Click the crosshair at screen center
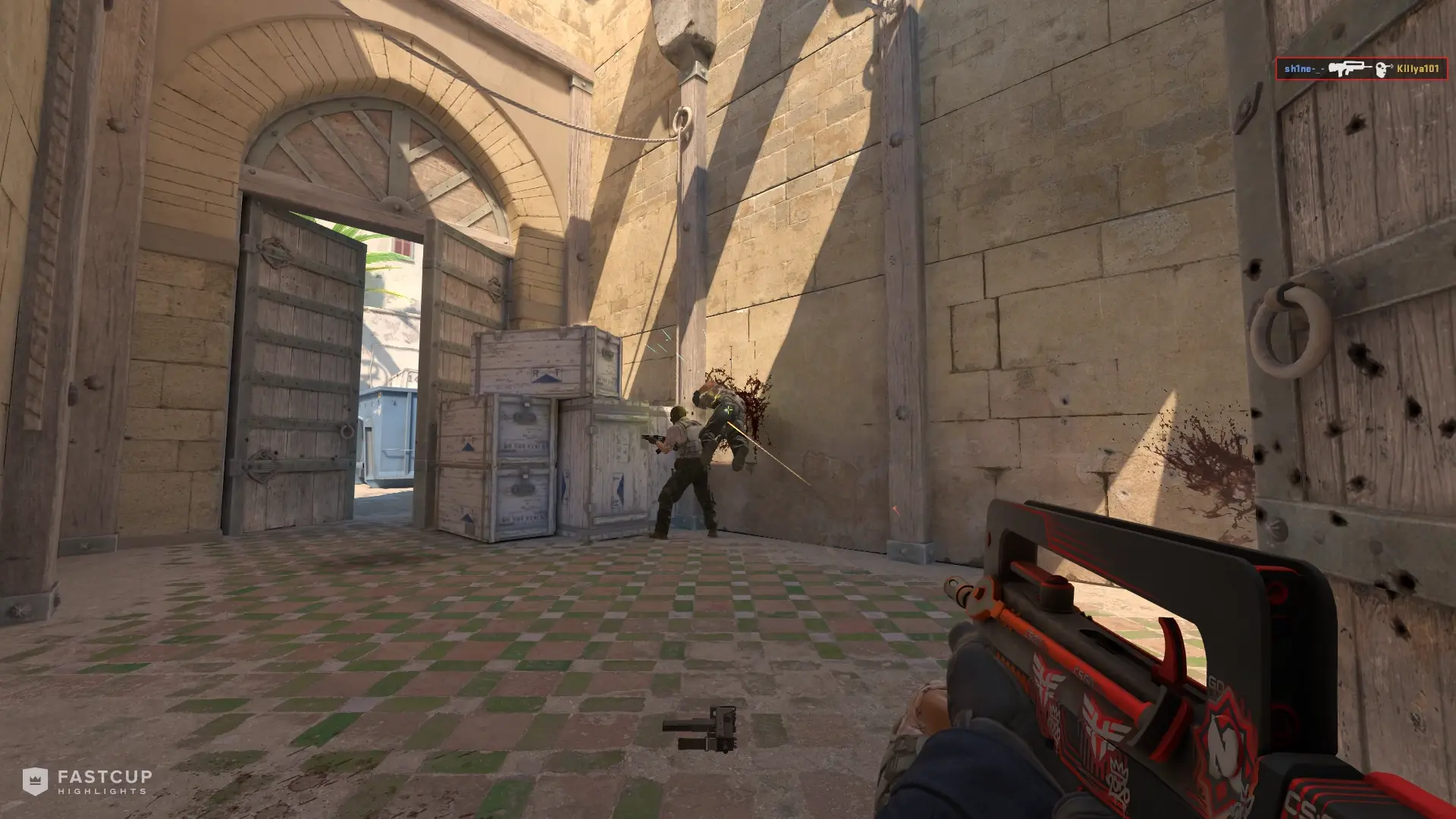Viewport: 1456px width, 819px height. (728, 409)
